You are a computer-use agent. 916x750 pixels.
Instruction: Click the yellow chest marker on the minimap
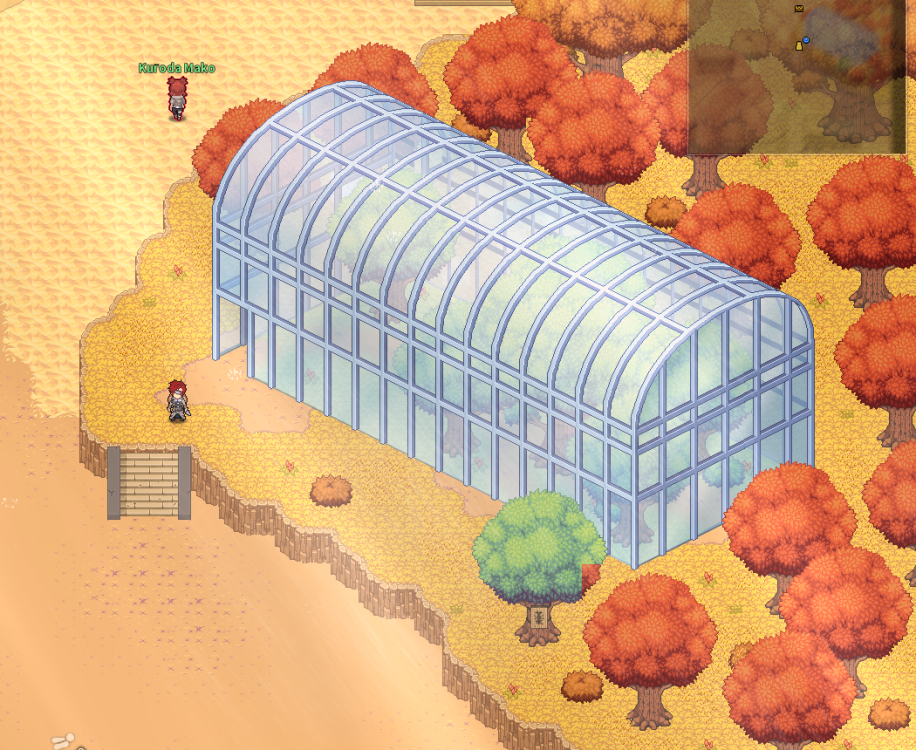coord(799,8)
